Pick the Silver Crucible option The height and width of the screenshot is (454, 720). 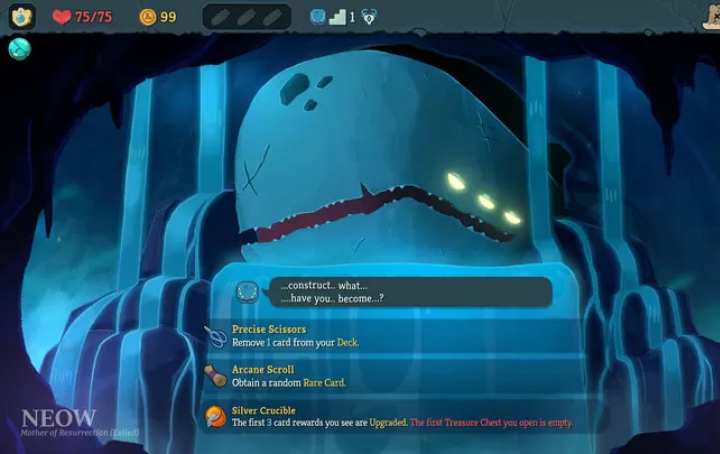coord(390,417)
